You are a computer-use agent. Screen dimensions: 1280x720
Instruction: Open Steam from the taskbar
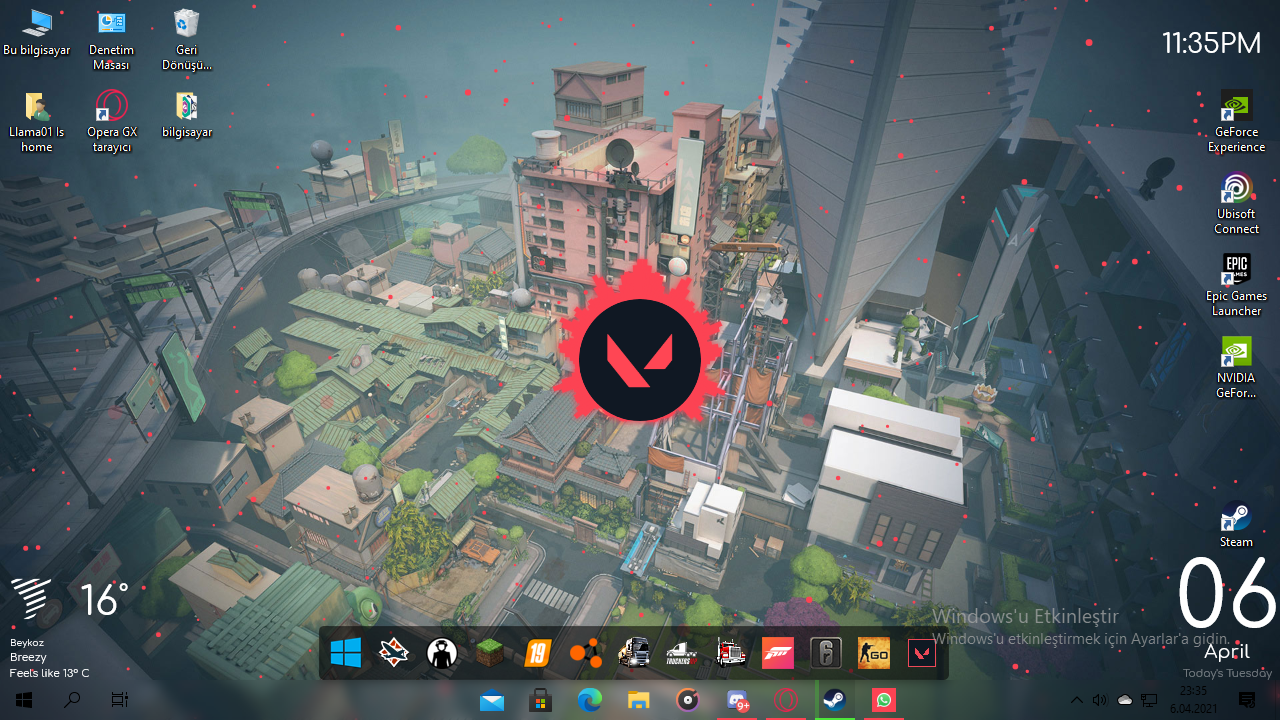coord(834,701)
